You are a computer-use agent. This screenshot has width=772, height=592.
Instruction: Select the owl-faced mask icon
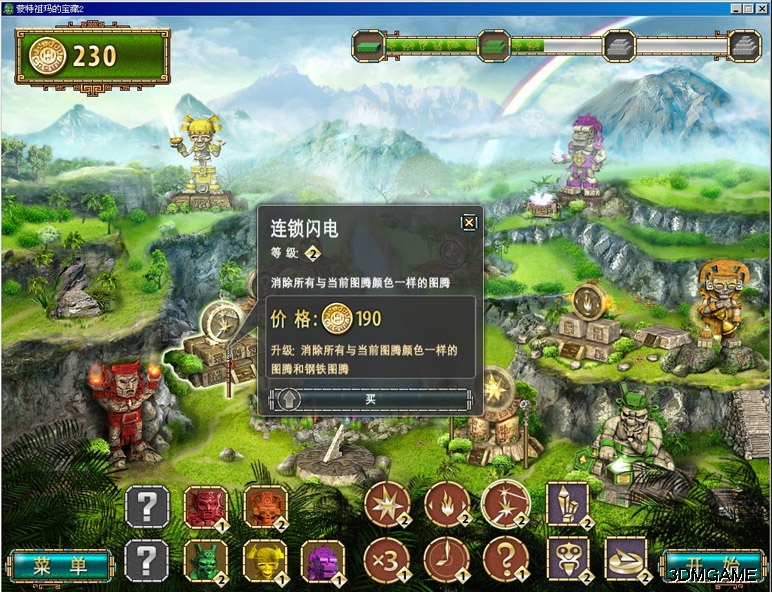pos(567,560)
